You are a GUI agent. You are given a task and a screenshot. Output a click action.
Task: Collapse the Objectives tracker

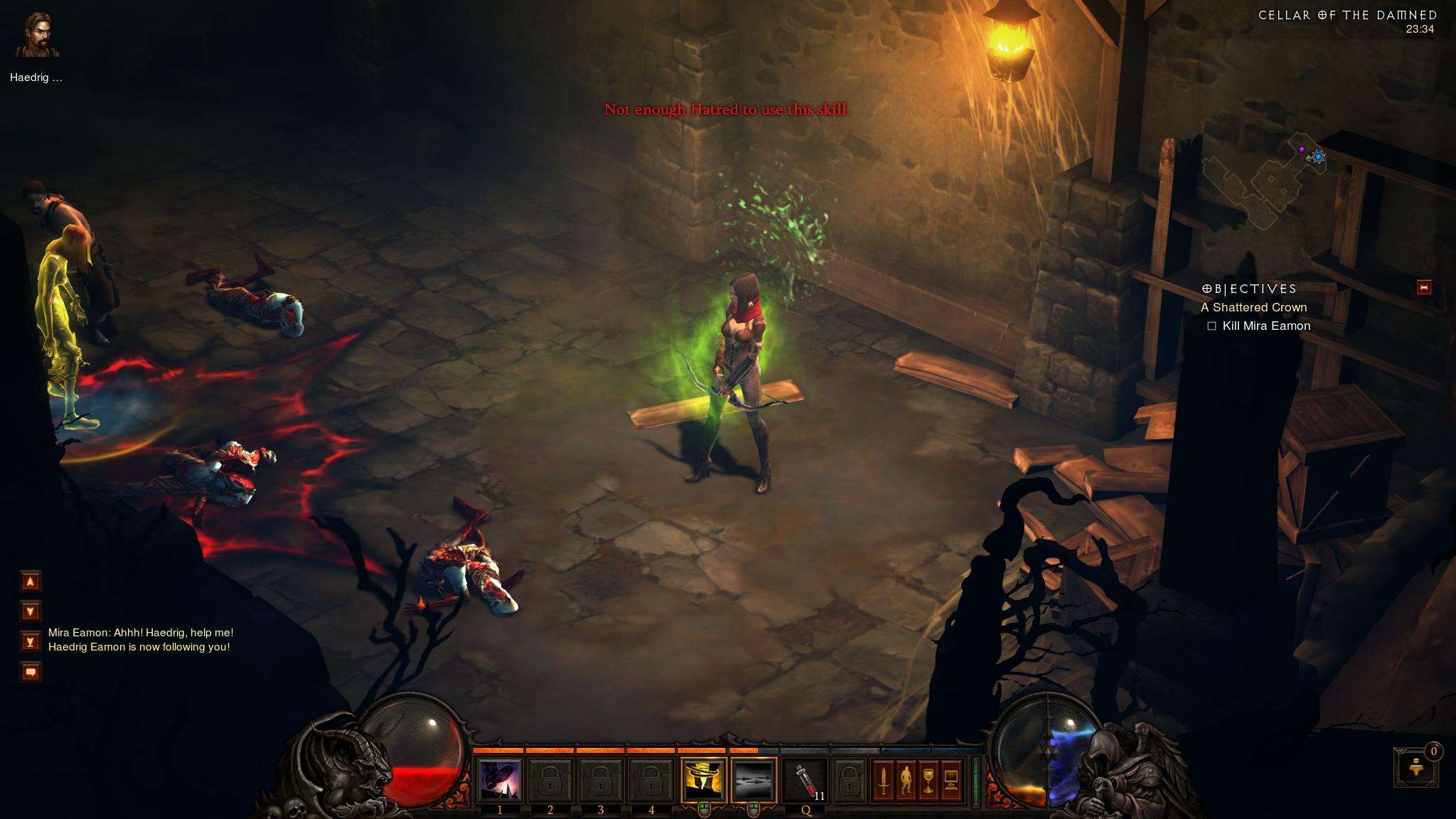(1424, 287)
